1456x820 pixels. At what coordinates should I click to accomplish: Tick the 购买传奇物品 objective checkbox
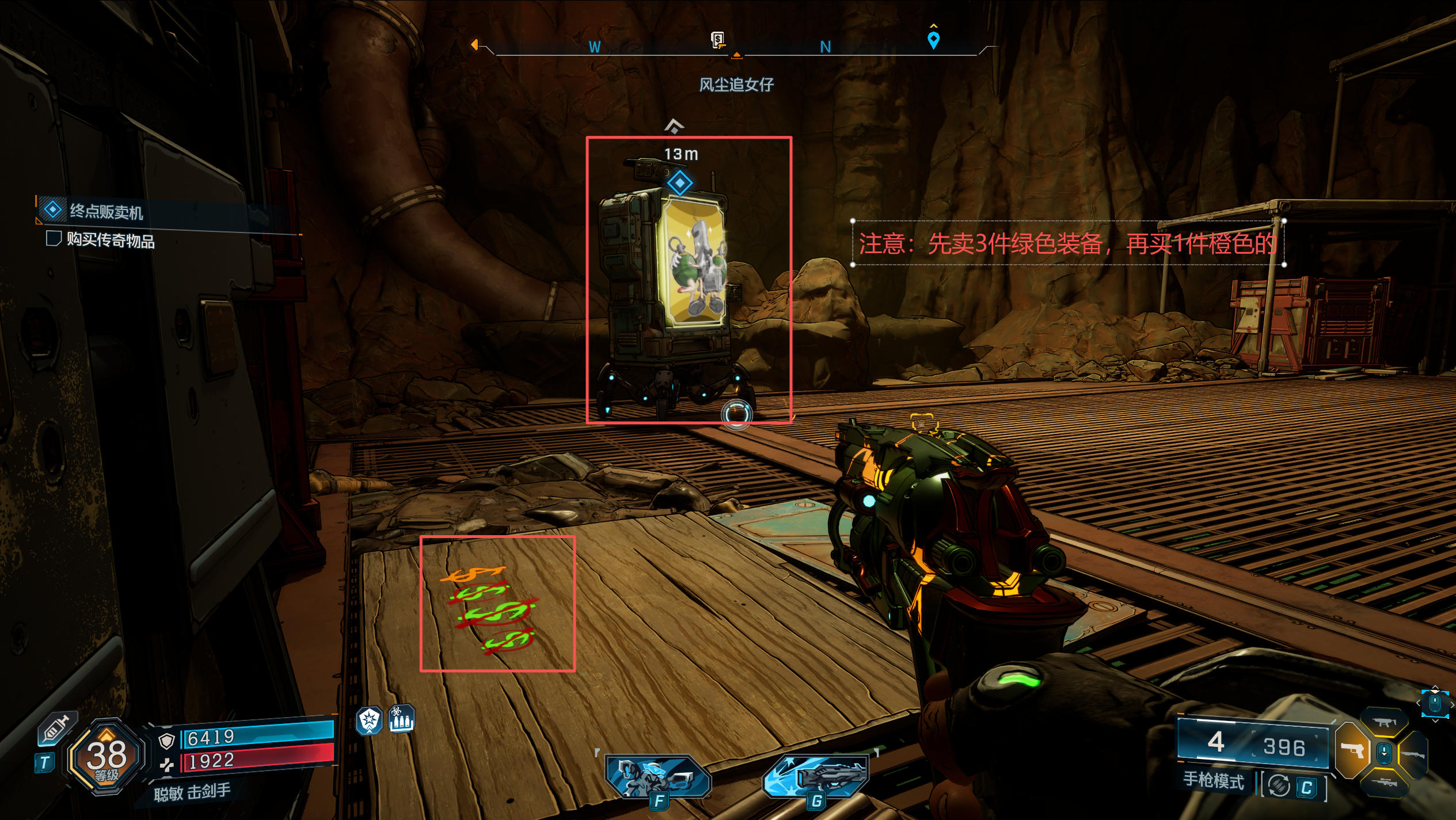coord(54,238)
